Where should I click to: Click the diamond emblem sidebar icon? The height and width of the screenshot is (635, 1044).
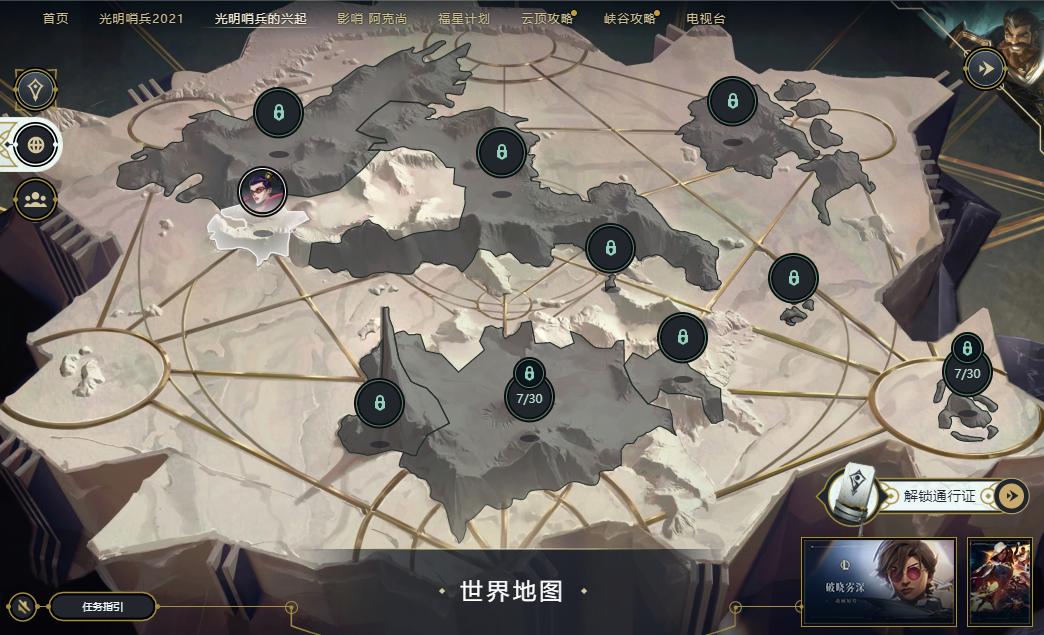tap(35, 90)
